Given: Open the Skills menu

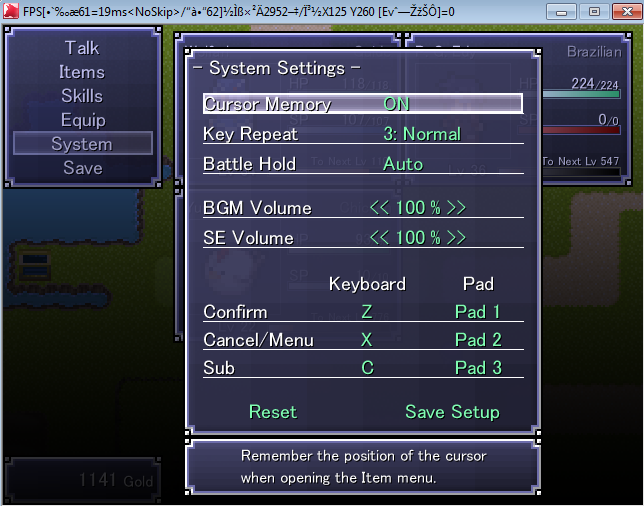Looking at the screenshot, I should point(82,96).
